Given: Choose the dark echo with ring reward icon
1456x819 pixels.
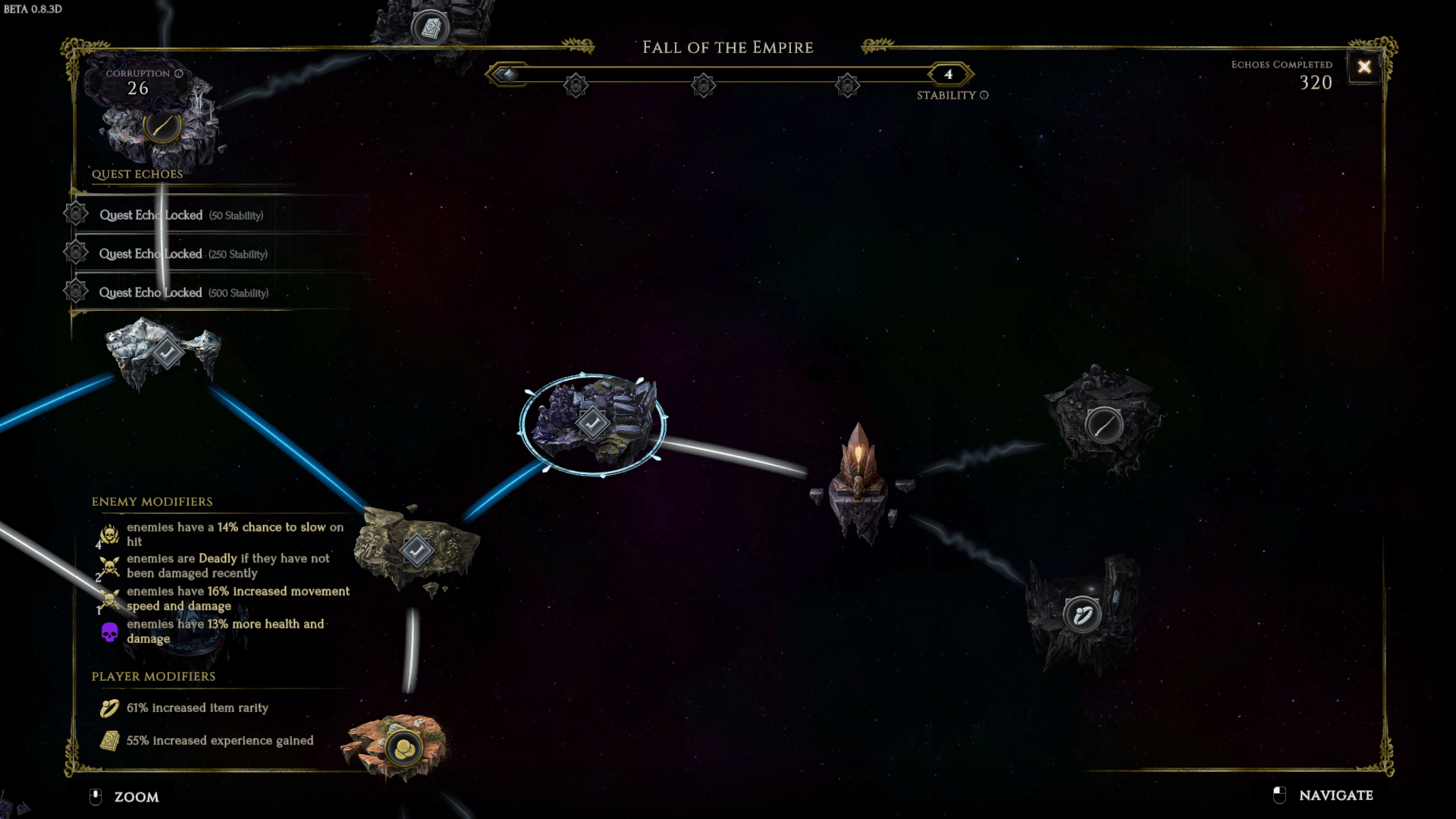Looking at the screenshot, I should (1082, 614).
